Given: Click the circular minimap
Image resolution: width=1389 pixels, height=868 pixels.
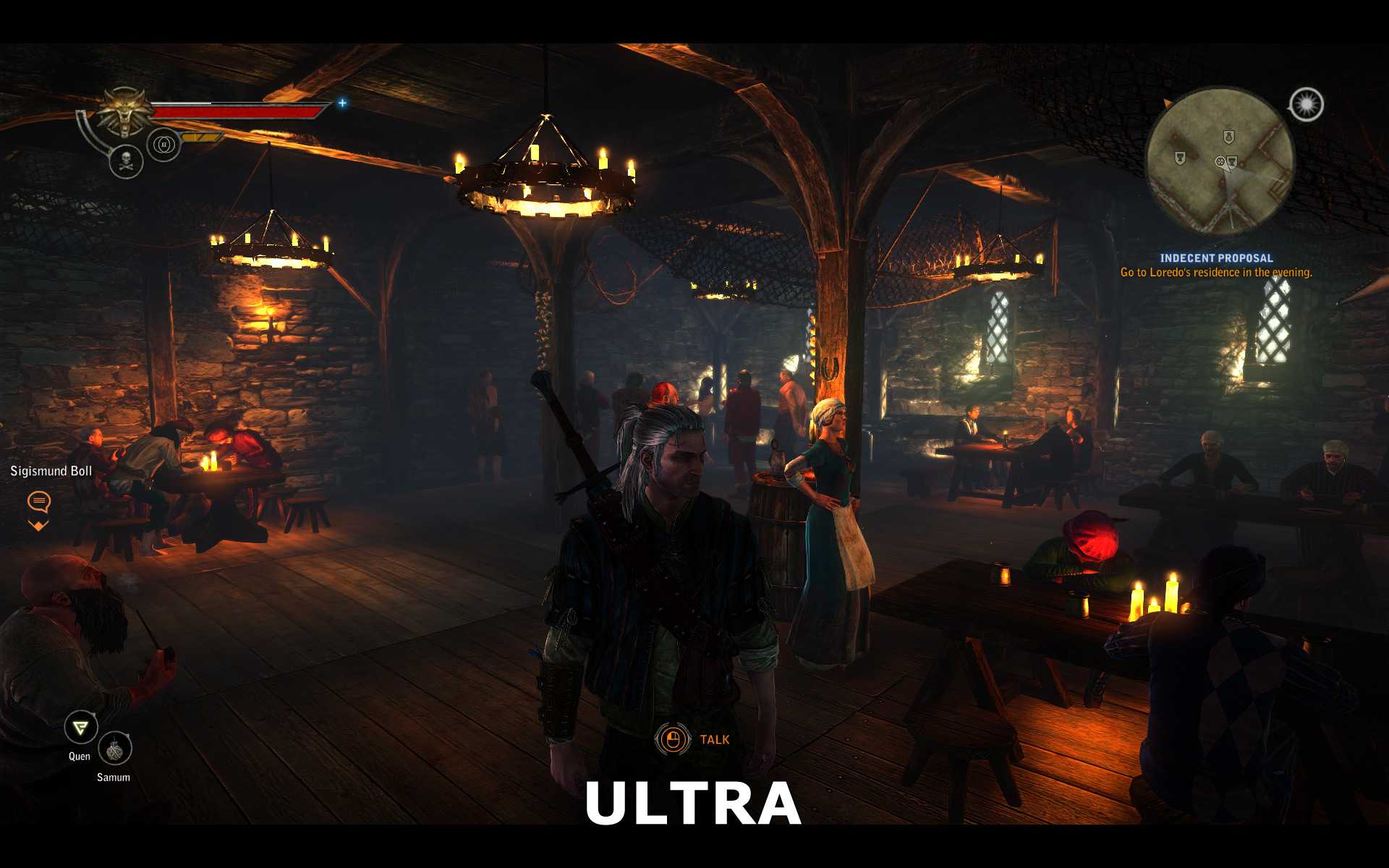Looking at the screenshot, I should tap(1220, 161).
